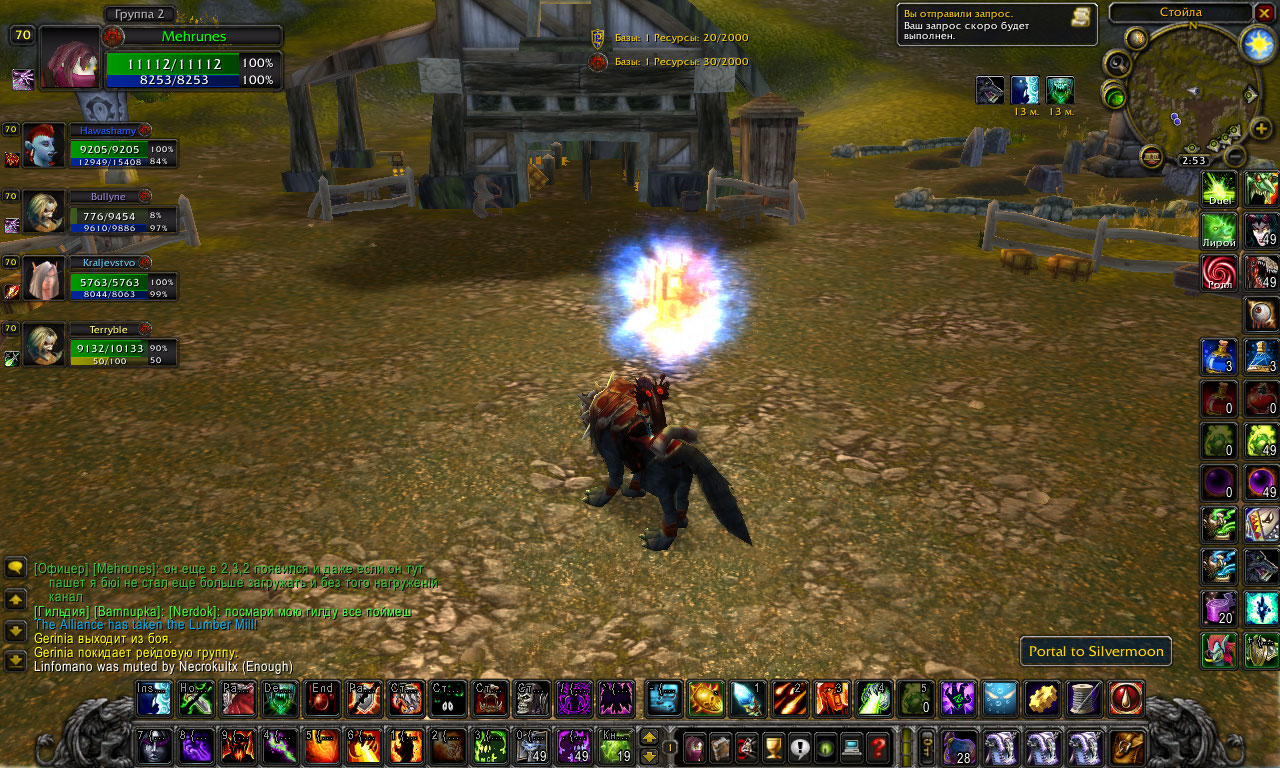Click the golden key ring button
This screenshot has width=1280, height=768.
[x=927, y=747]
